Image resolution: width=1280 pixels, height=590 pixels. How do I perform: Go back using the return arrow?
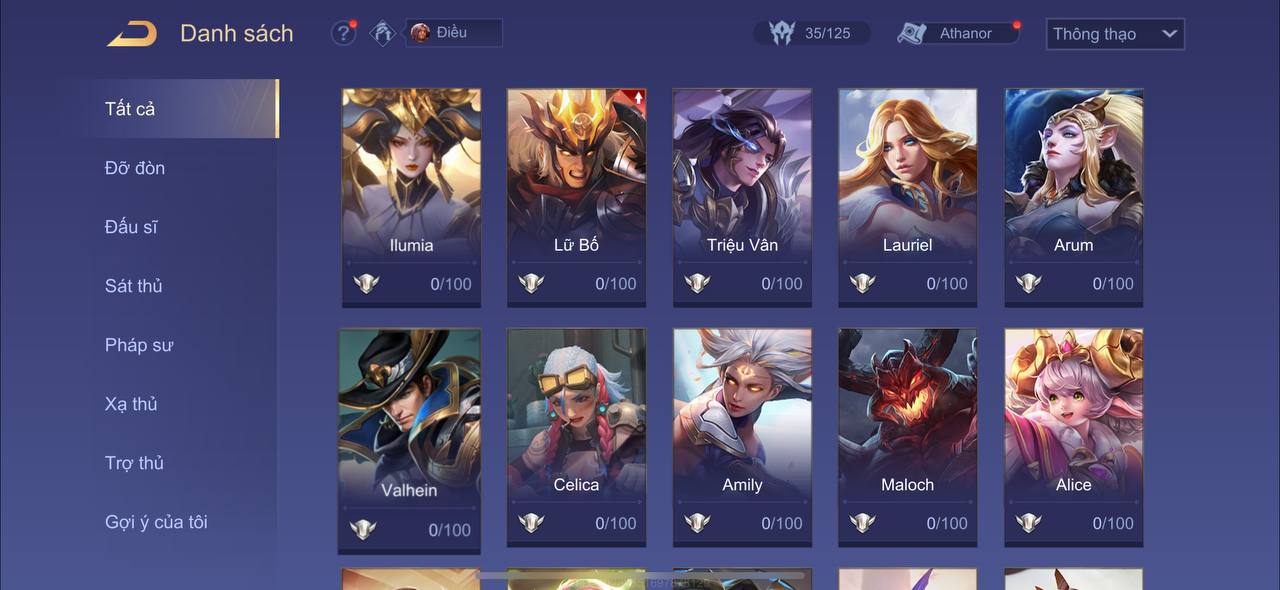tap(132, 34)
